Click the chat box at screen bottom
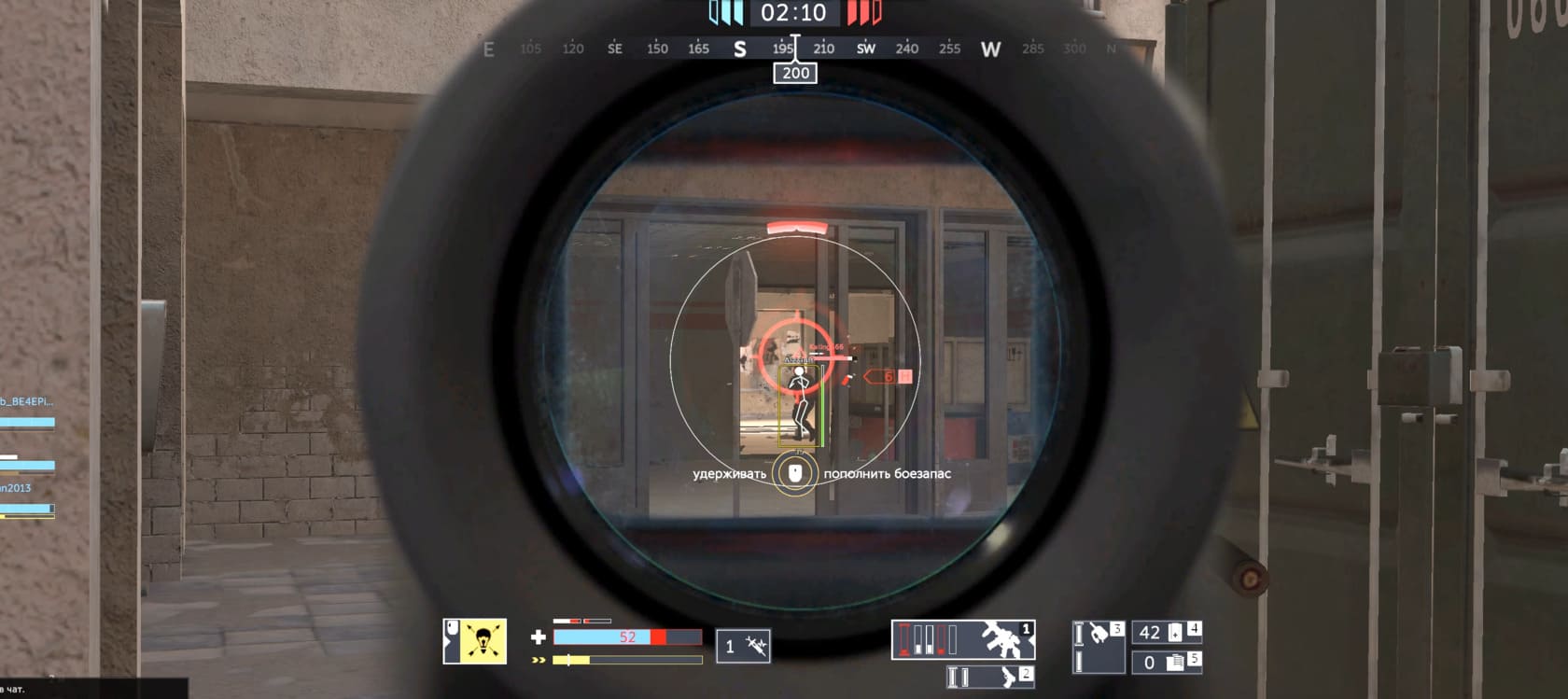 tap(93, 689)
